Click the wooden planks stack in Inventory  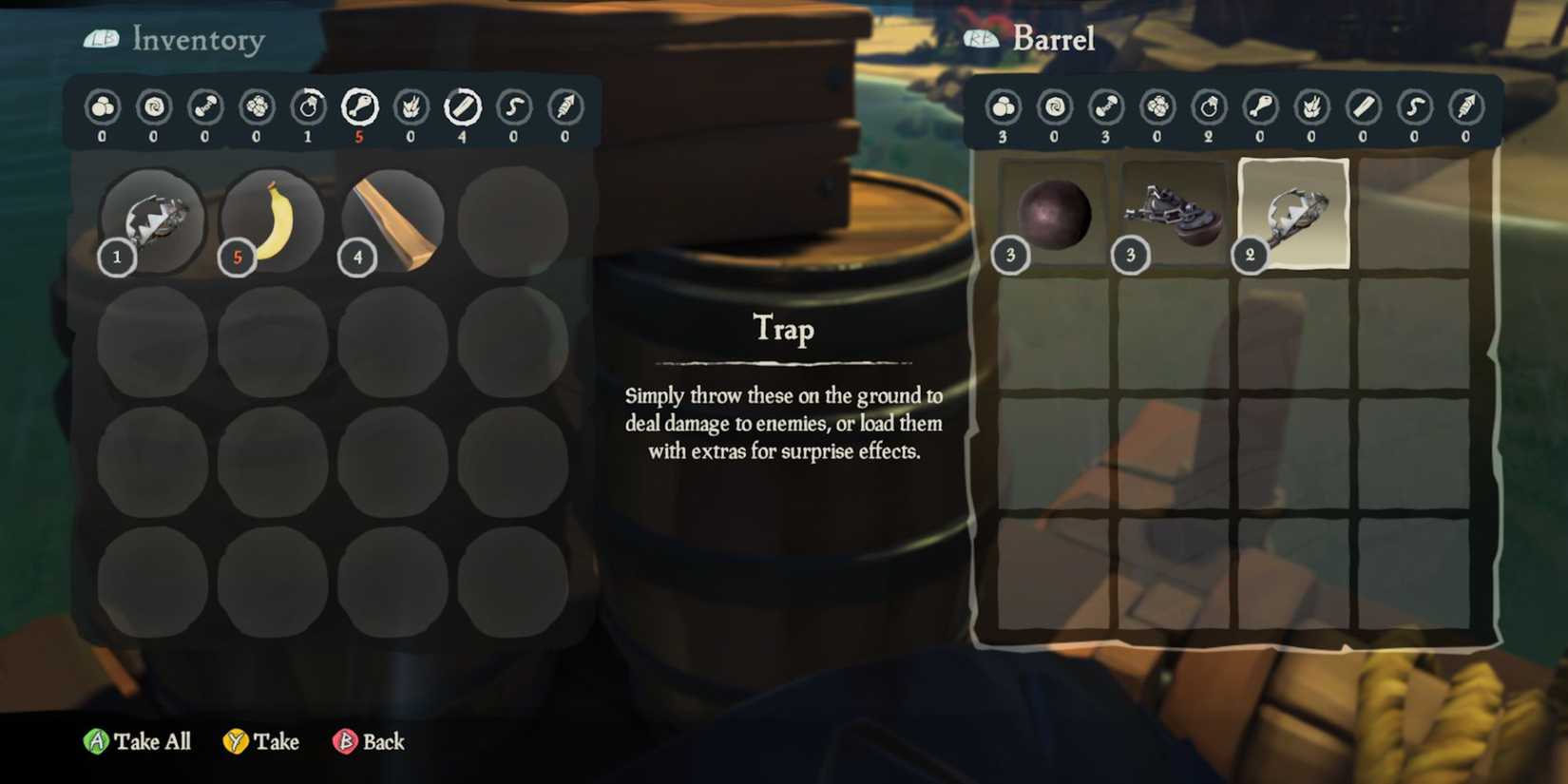(x=392, y=219)
